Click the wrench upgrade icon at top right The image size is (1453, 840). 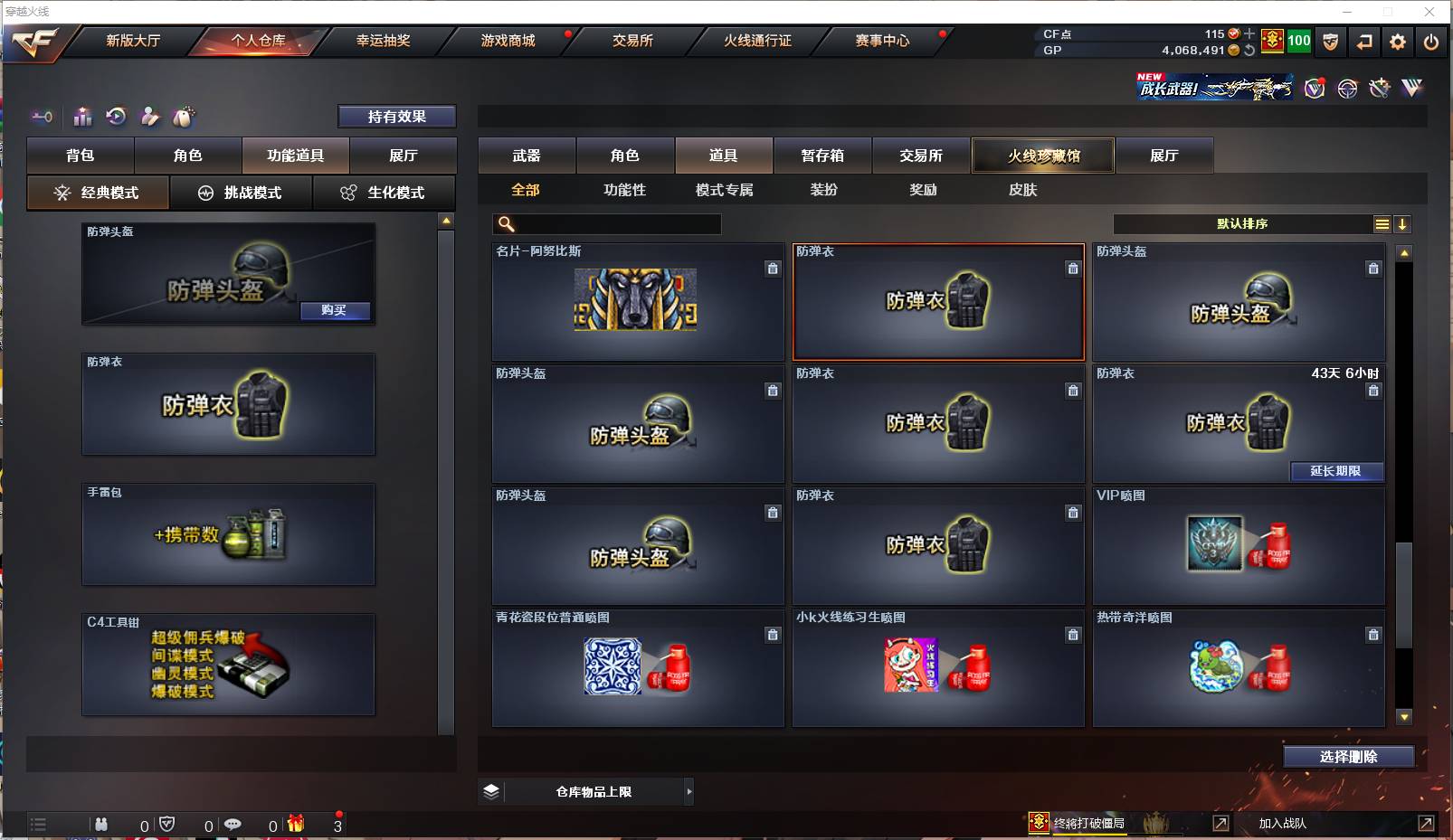pyautogui.click(x=1380, y=89)
